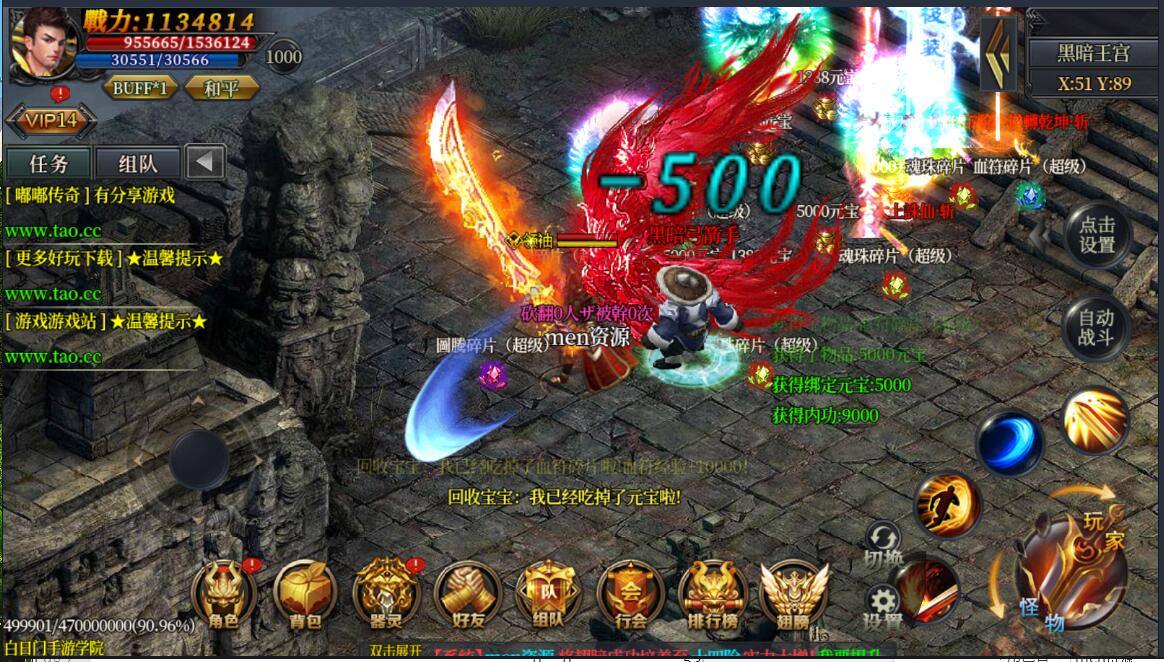The width and height of the screenshot is (1164, 662).
Task: Switch to the 组队 team tab
Action: pyautogui.click(x=137, y=163)
